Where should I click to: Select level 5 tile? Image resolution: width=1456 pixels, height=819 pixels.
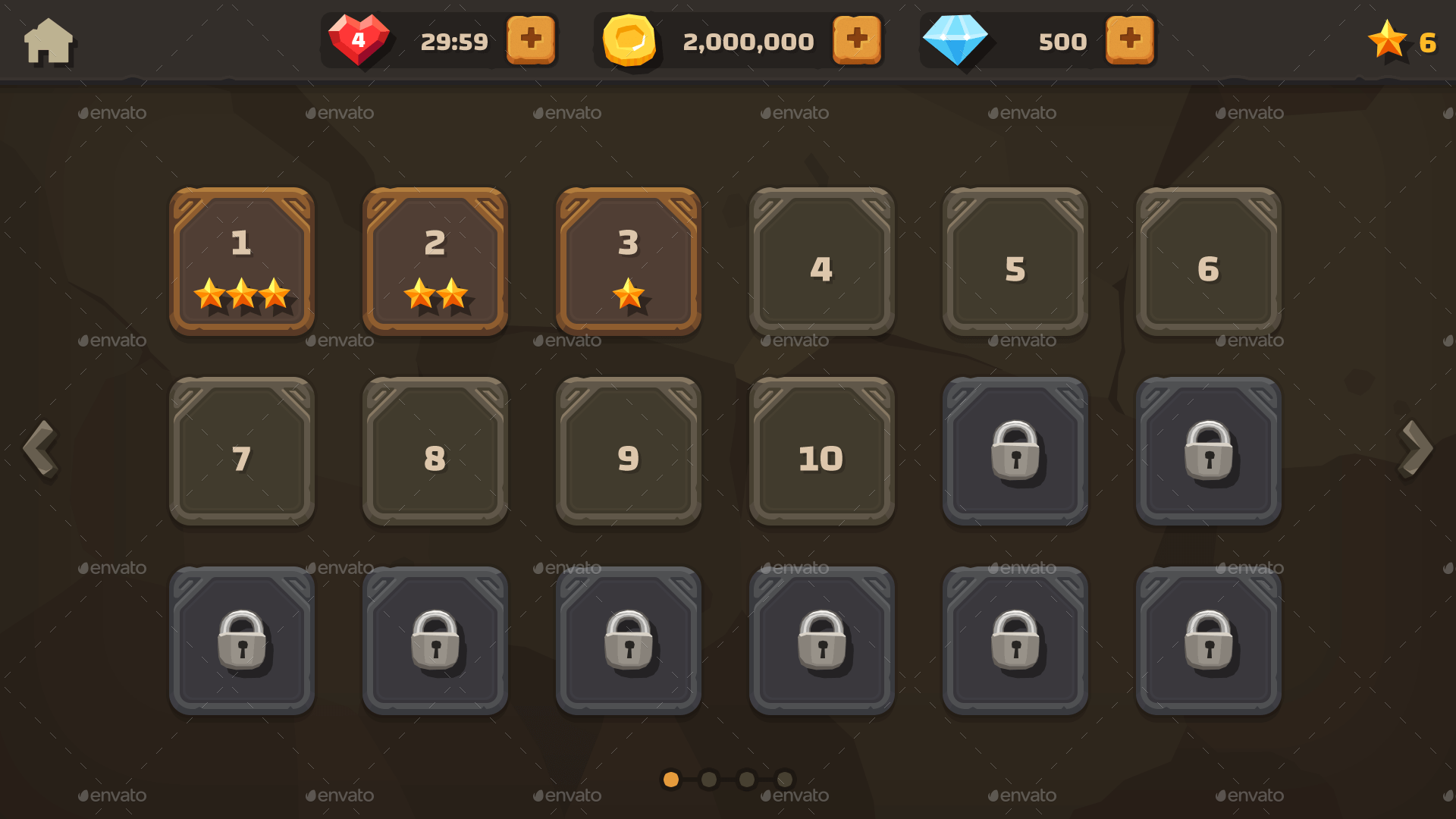1015,263
